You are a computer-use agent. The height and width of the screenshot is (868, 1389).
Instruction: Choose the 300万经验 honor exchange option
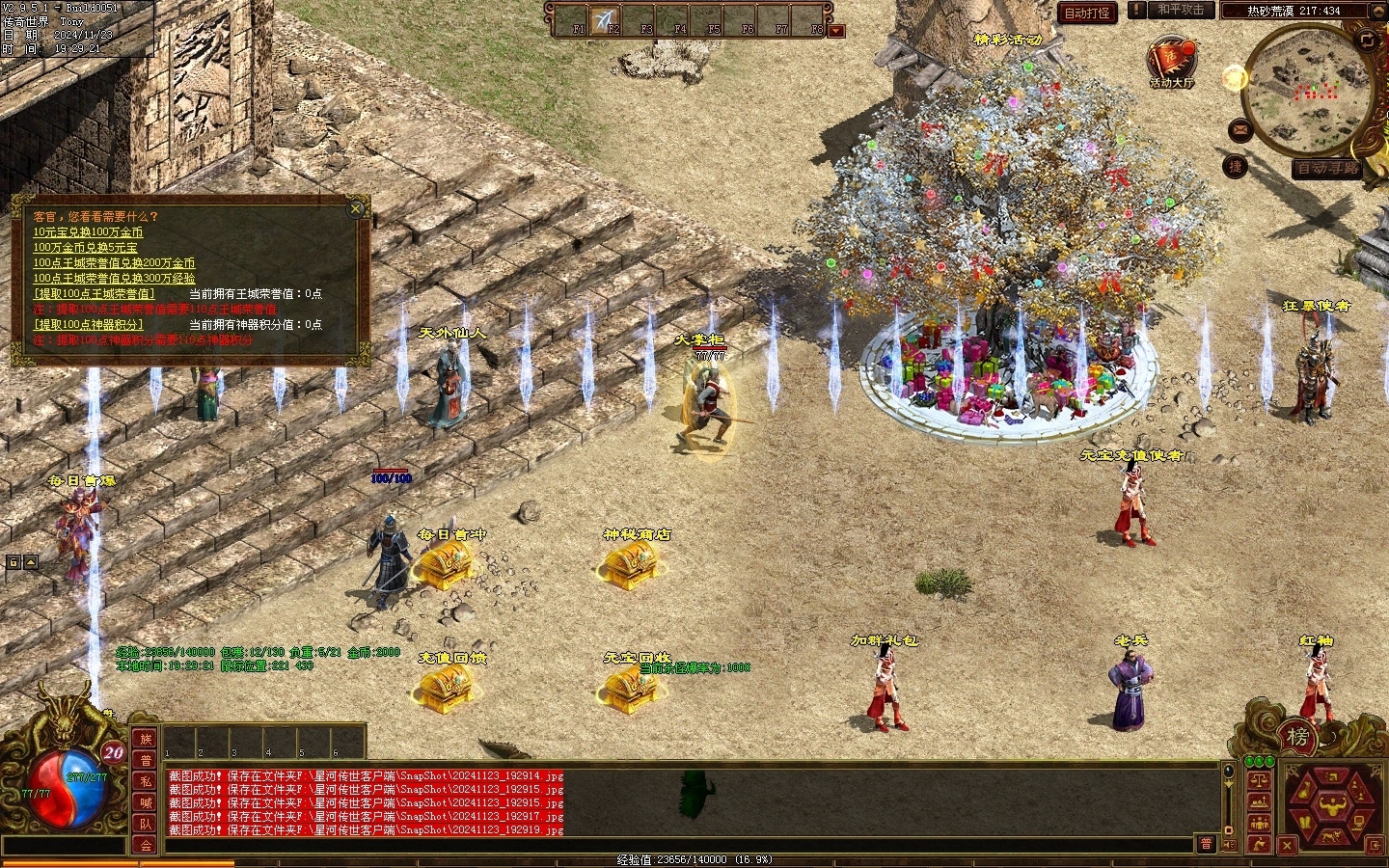click(x=114, y=279)
